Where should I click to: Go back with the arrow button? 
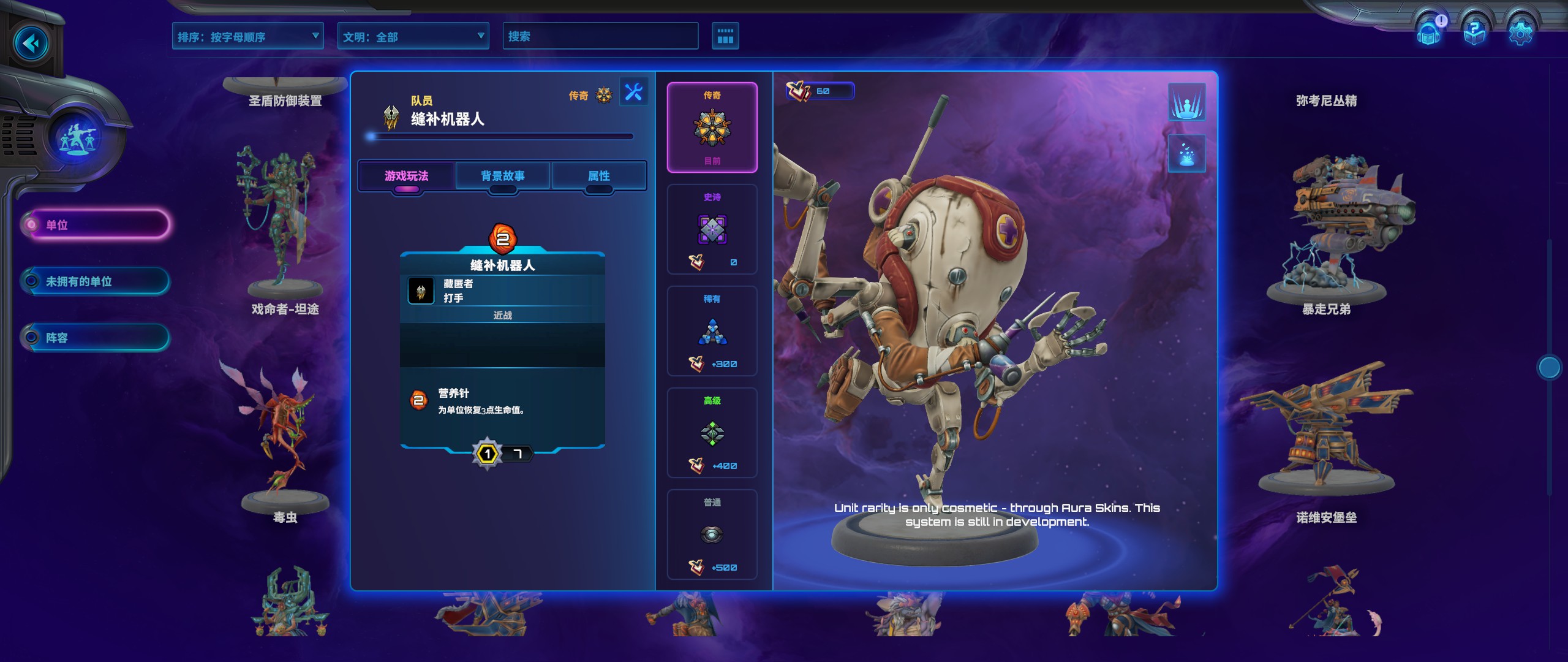coord(31,44)
